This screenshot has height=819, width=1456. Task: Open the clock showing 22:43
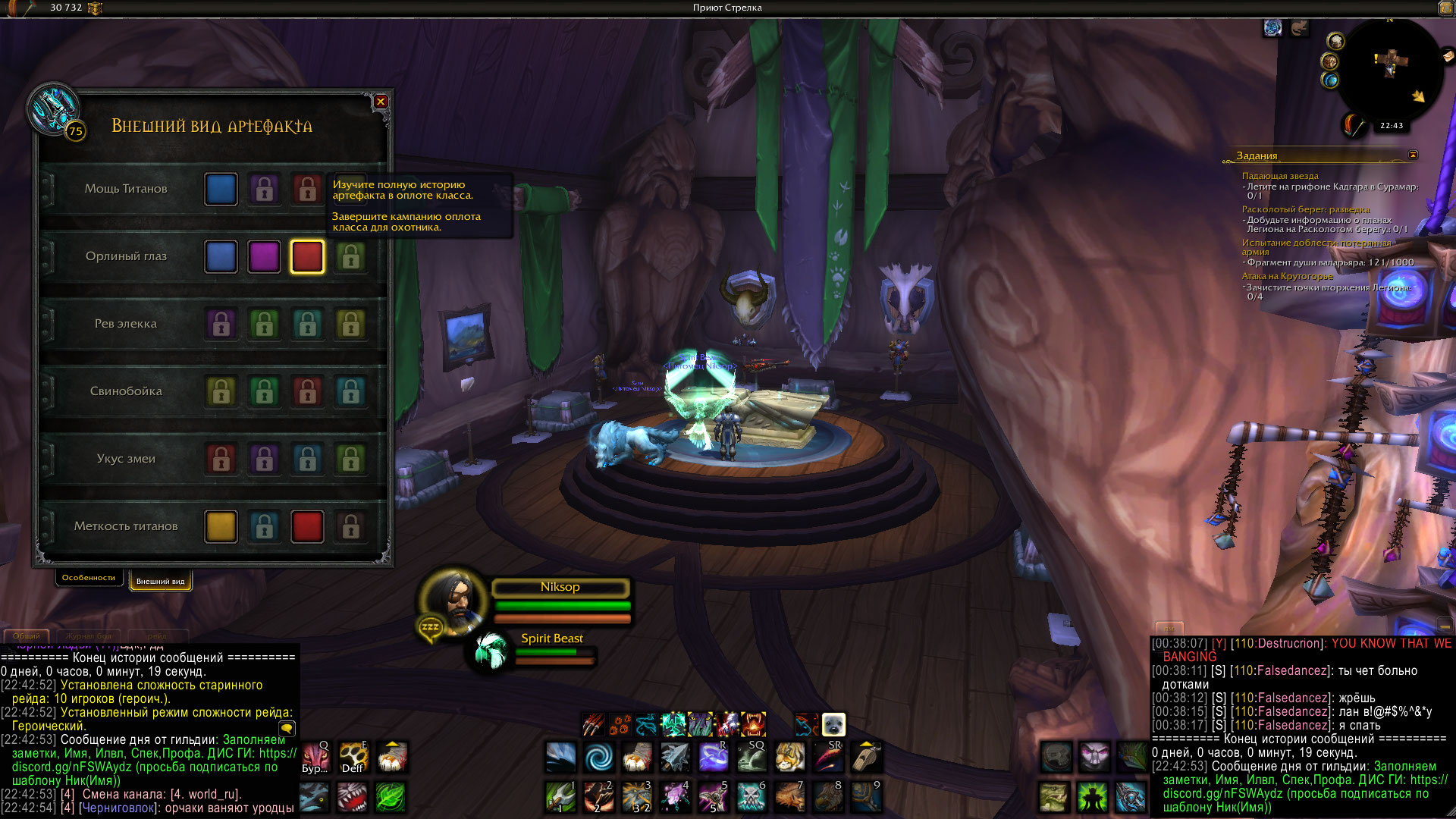pyautogui.click(x=1392, y=126)
